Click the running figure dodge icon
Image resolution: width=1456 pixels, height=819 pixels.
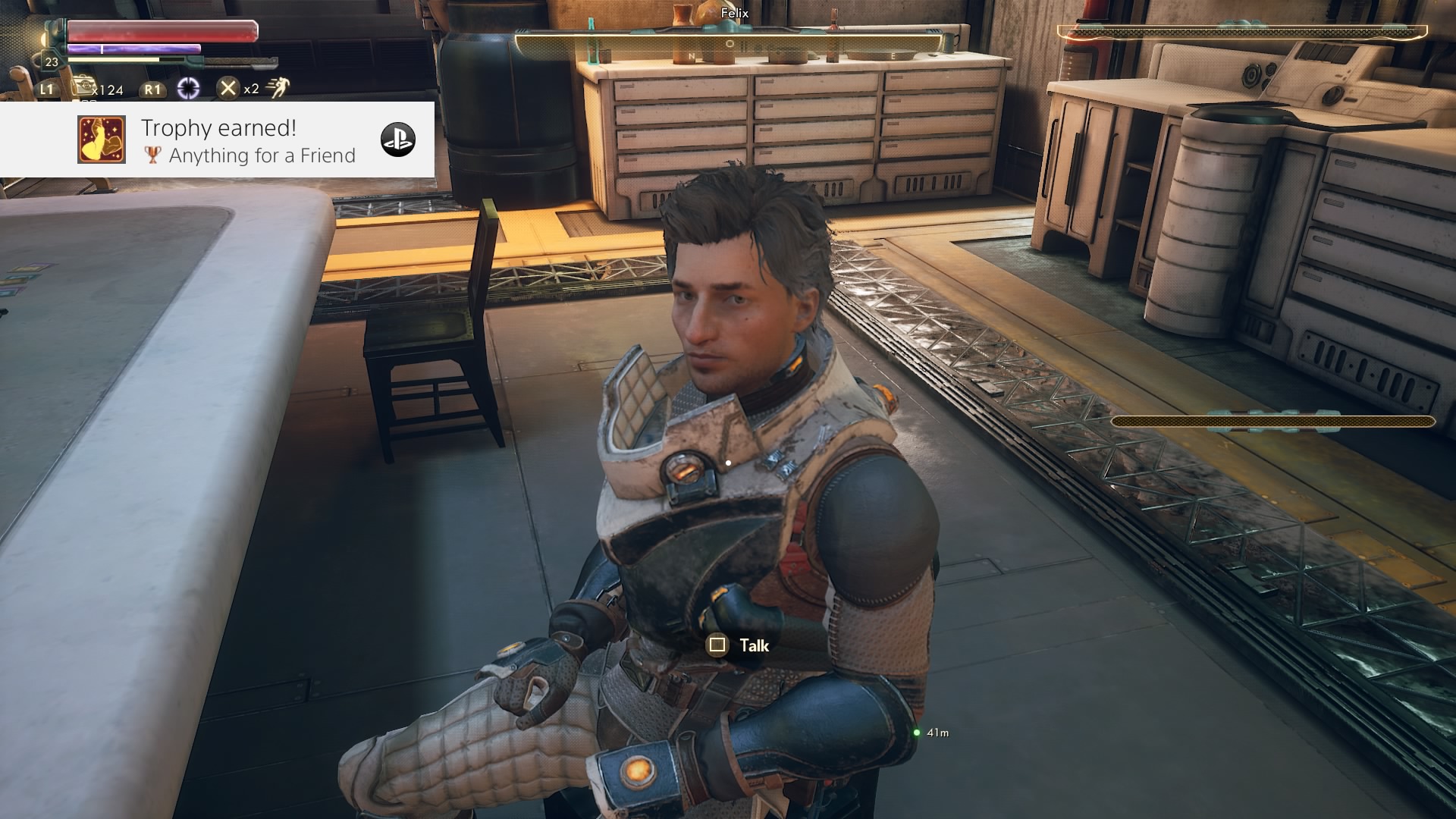[278, 88]
